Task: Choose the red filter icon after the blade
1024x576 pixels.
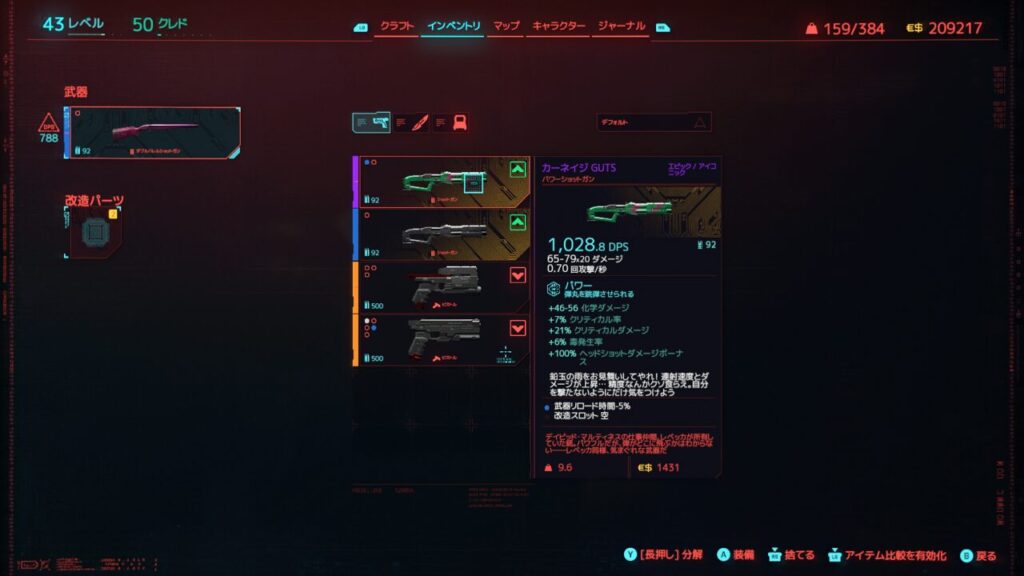Action: tap(459, 122)
